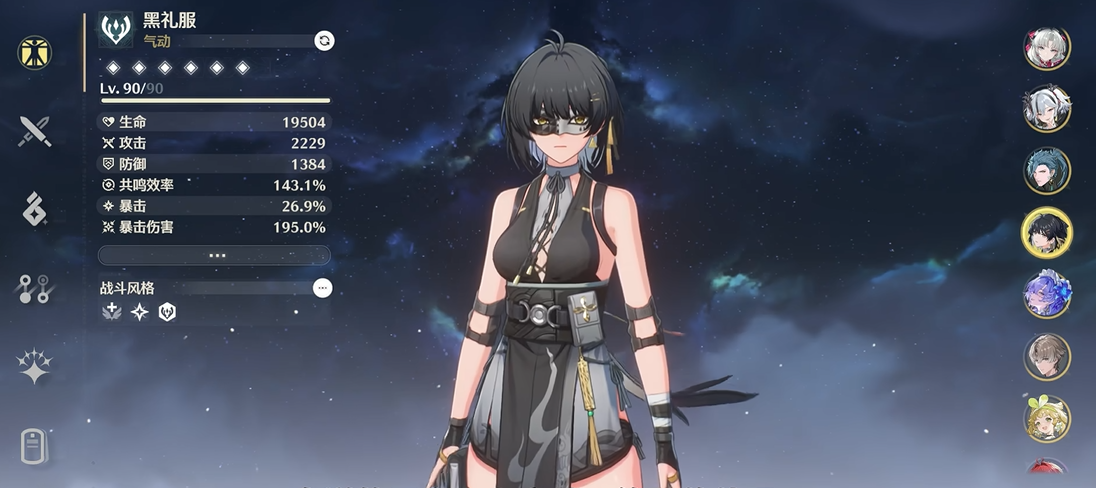Switch to the four-point star resonance chain tab
Image resolution: width=1096 pixels, height=488 pixels.
(x=35, y=368)
